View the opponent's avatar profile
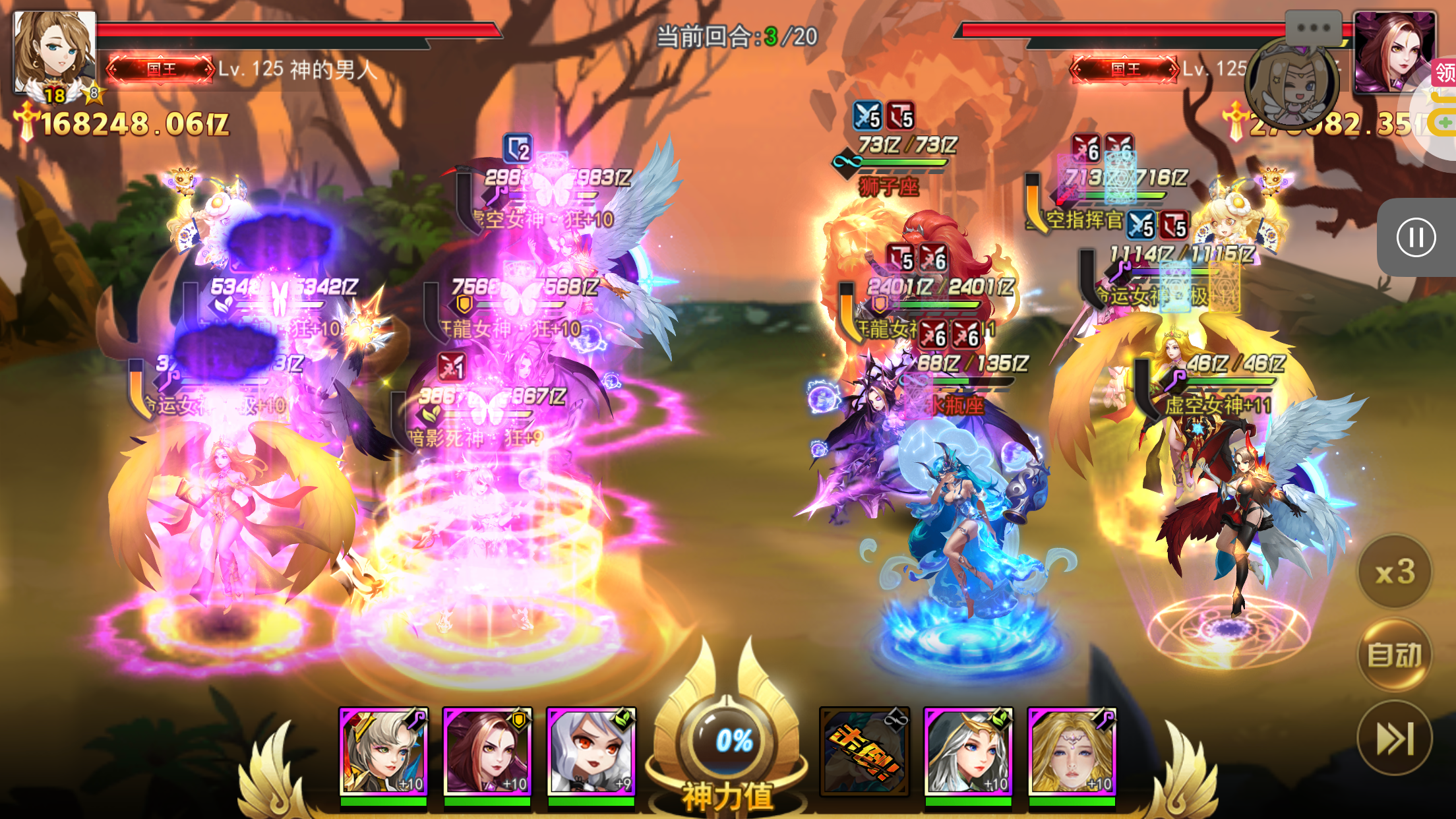 [1393, 51]
